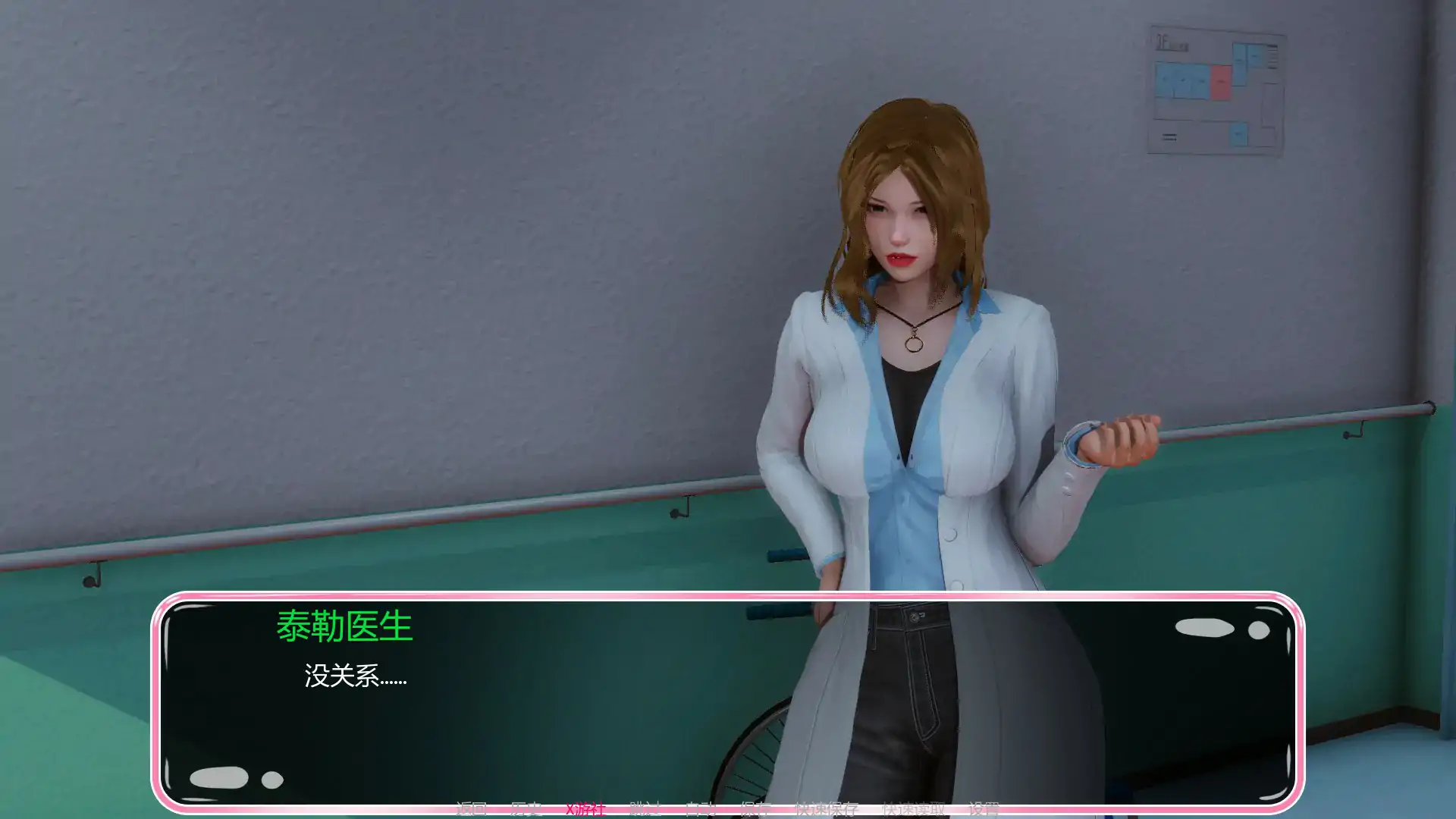Trigger 快速保存 quick save
This screenshot has width=1456, height=819.
tap(827, 808)
